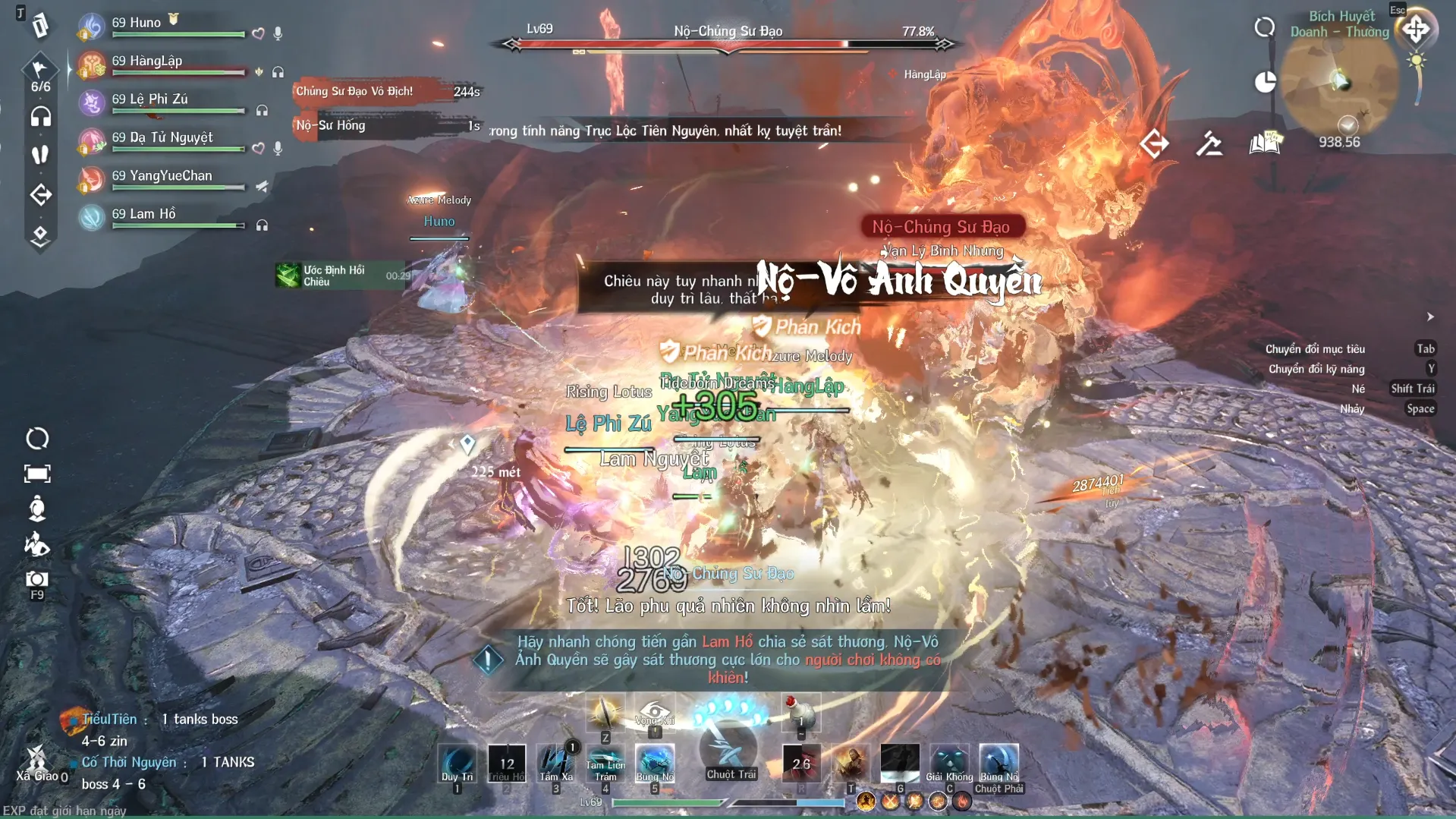
Task: Open the main menu diamond icon by Esc
Action: [1416, 30]
